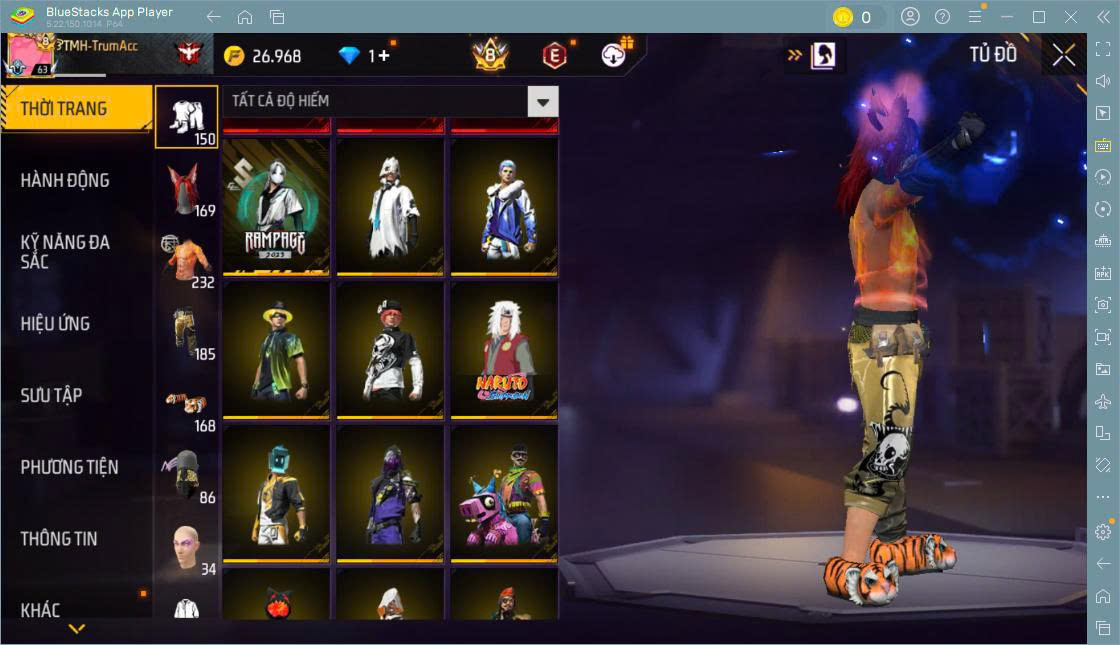Select the Kỹ Năng Đa Sắc tab
This screenshot has width=1120, height=645.
click(66, 252)
